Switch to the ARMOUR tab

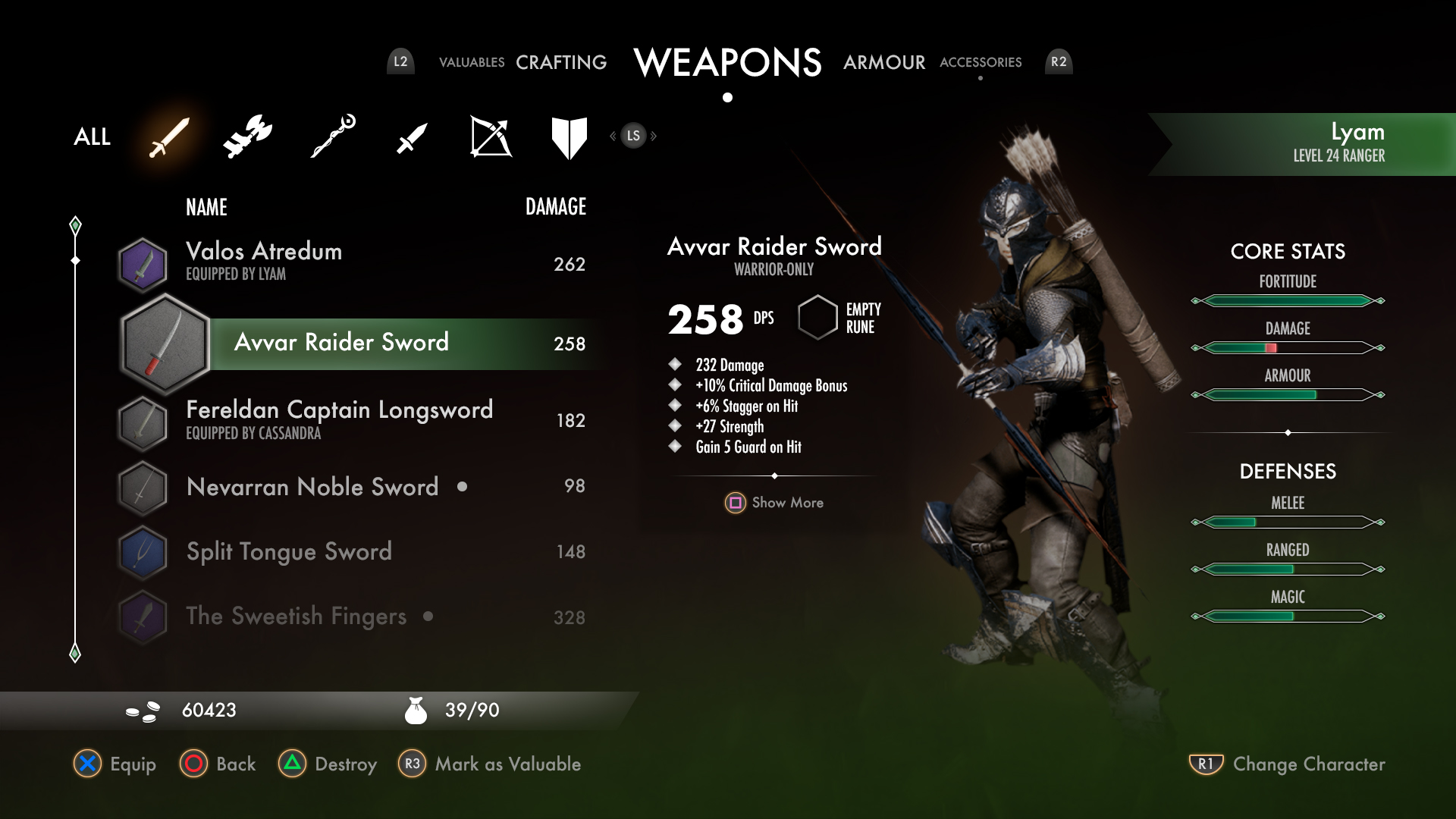click(883, 62)
